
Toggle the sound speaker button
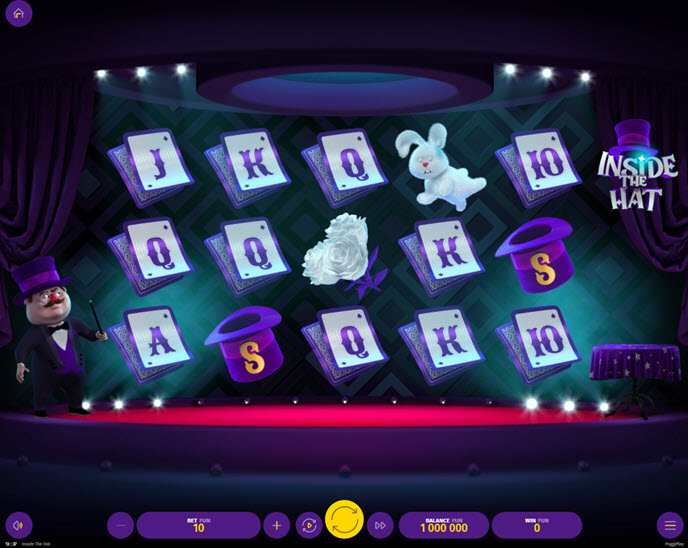coord(18,525)
